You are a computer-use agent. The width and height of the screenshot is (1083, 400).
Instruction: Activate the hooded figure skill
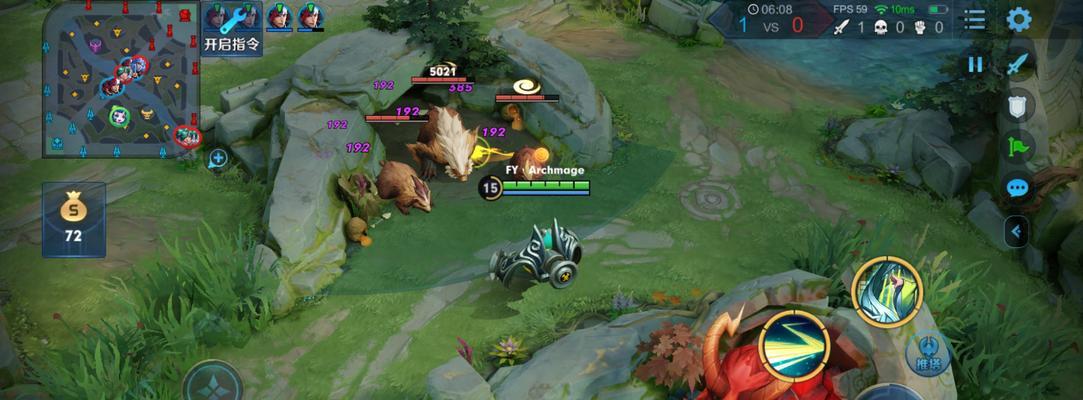pyautogui.click(x=886, y=291)
